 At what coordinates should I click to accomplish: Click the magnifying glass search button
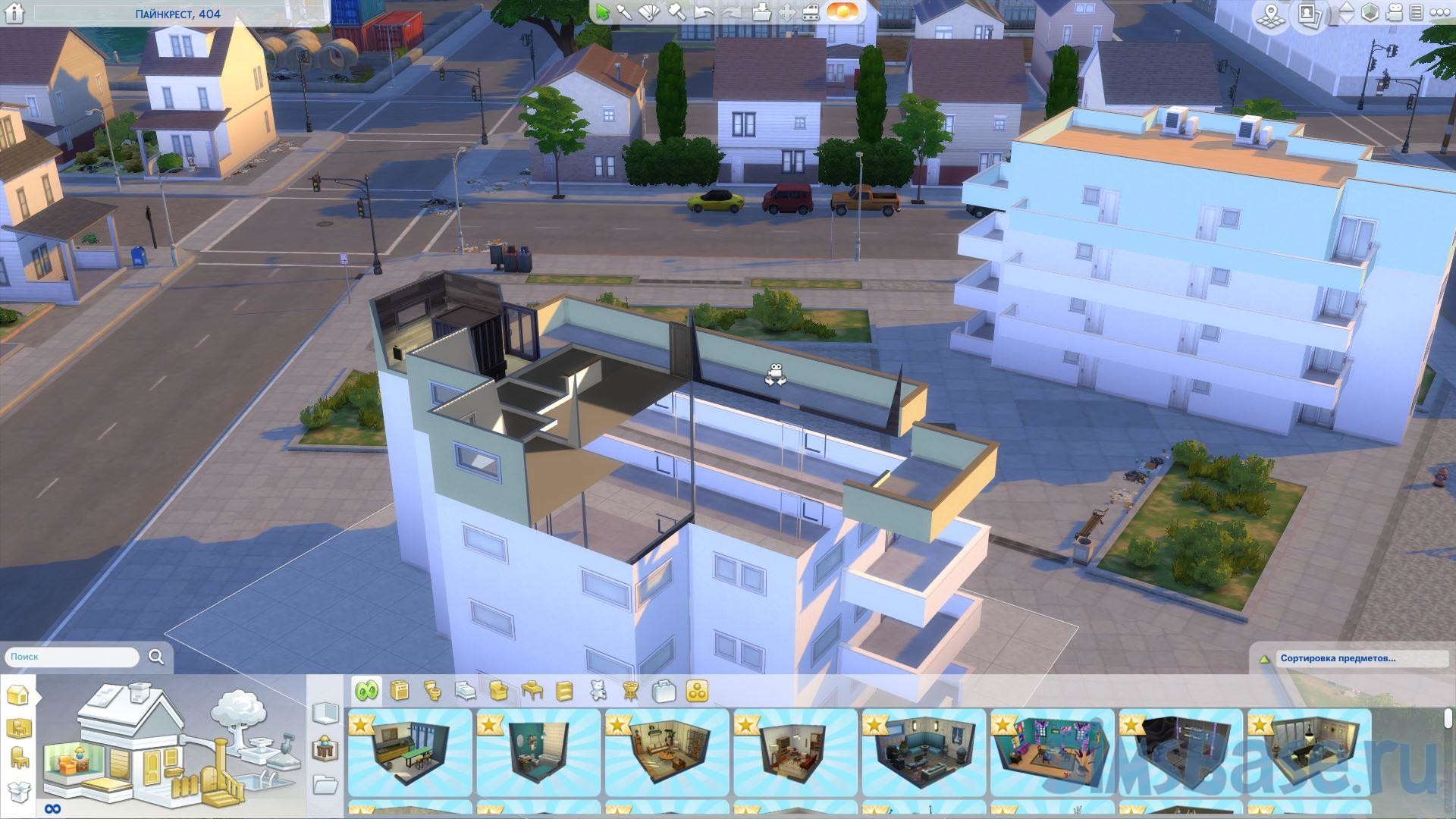click(156, 657)
